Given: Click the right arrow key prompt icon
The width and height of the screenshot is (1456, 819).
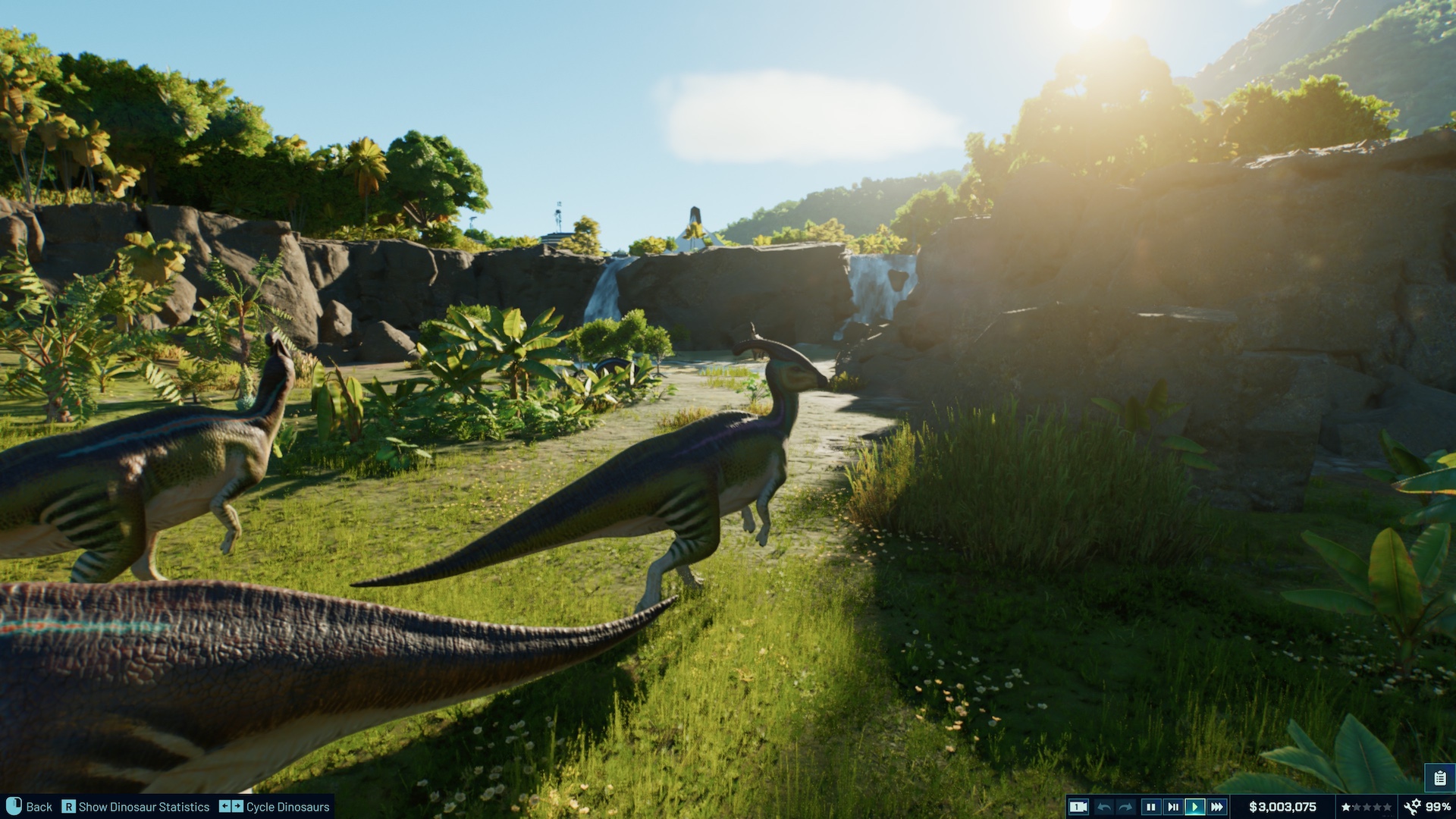Looking at the screenshot, I should click(237, 807).
